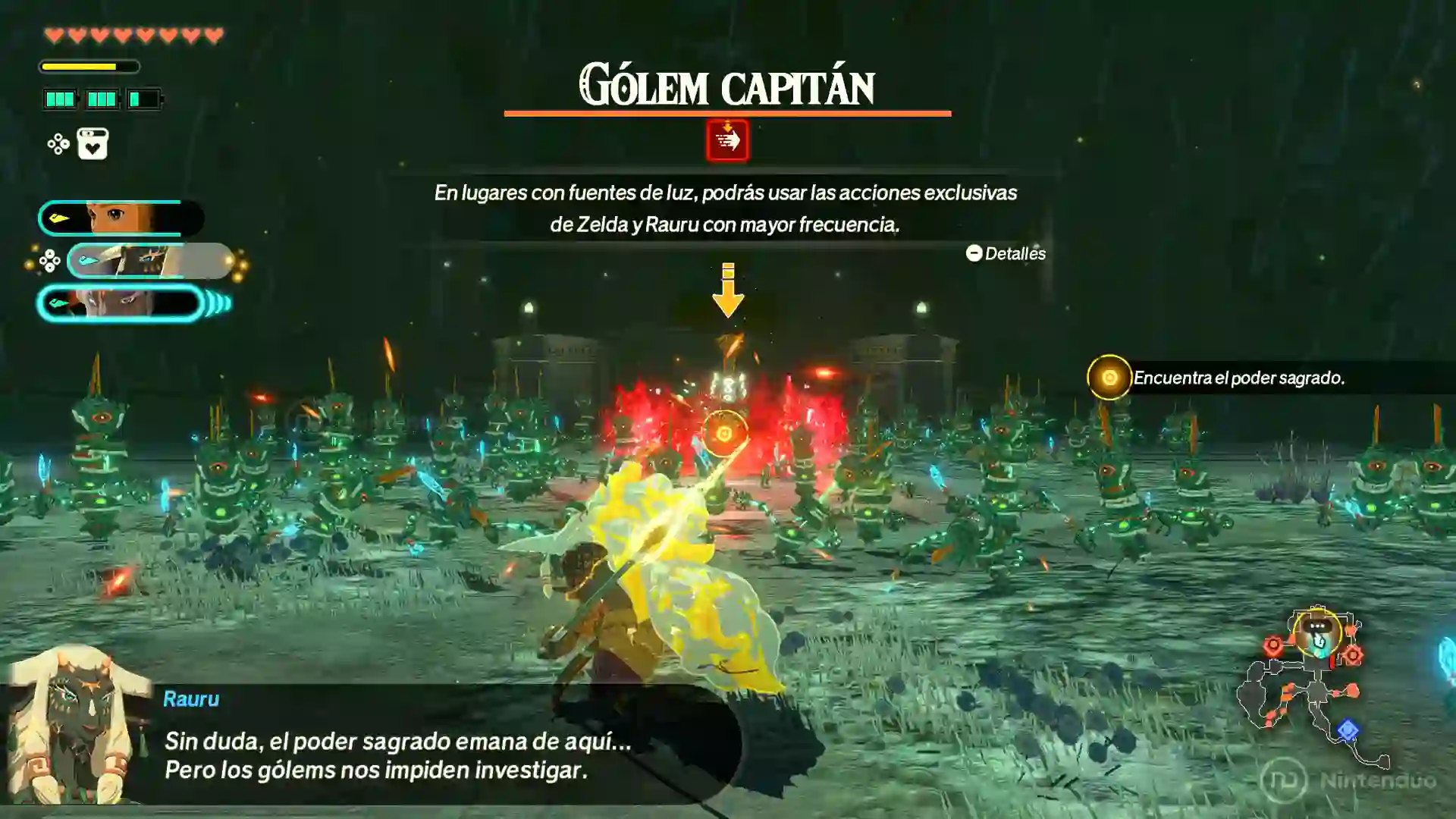The height and width of the screenshot is (819, 1456).
Task: Expand the Detalles panel with the minus button
Action: [x=974, y=254]
